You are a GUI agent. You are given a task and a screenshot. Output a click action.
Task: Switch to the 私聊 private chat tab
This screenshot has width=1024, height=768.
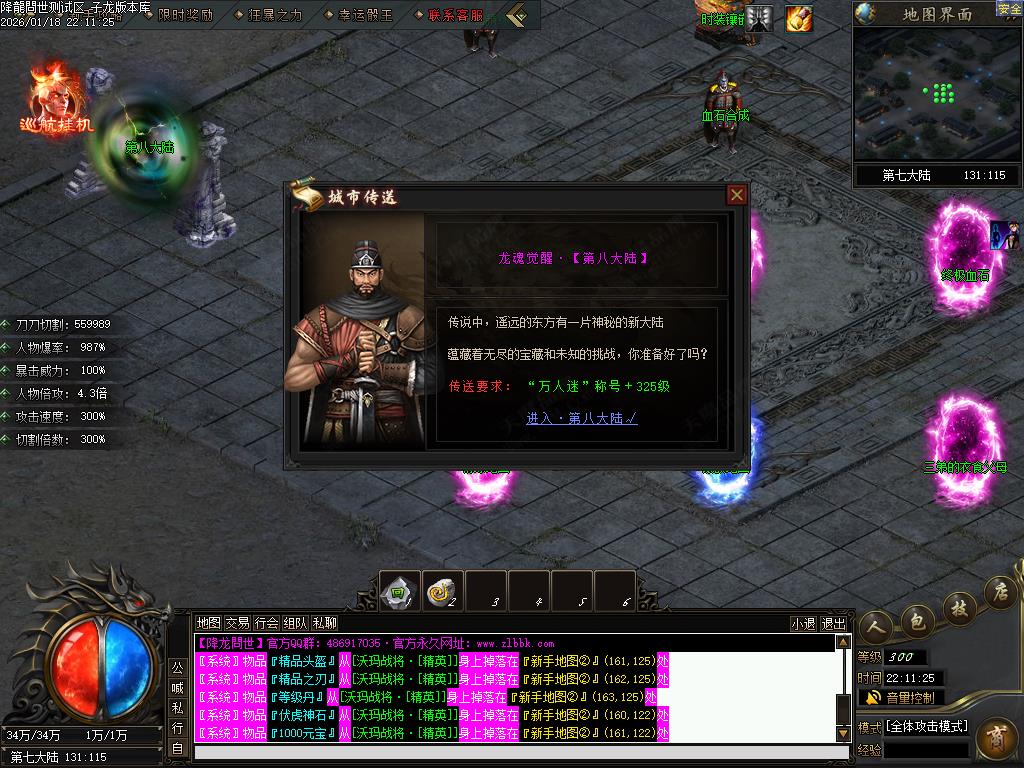[x=325, y=622]
